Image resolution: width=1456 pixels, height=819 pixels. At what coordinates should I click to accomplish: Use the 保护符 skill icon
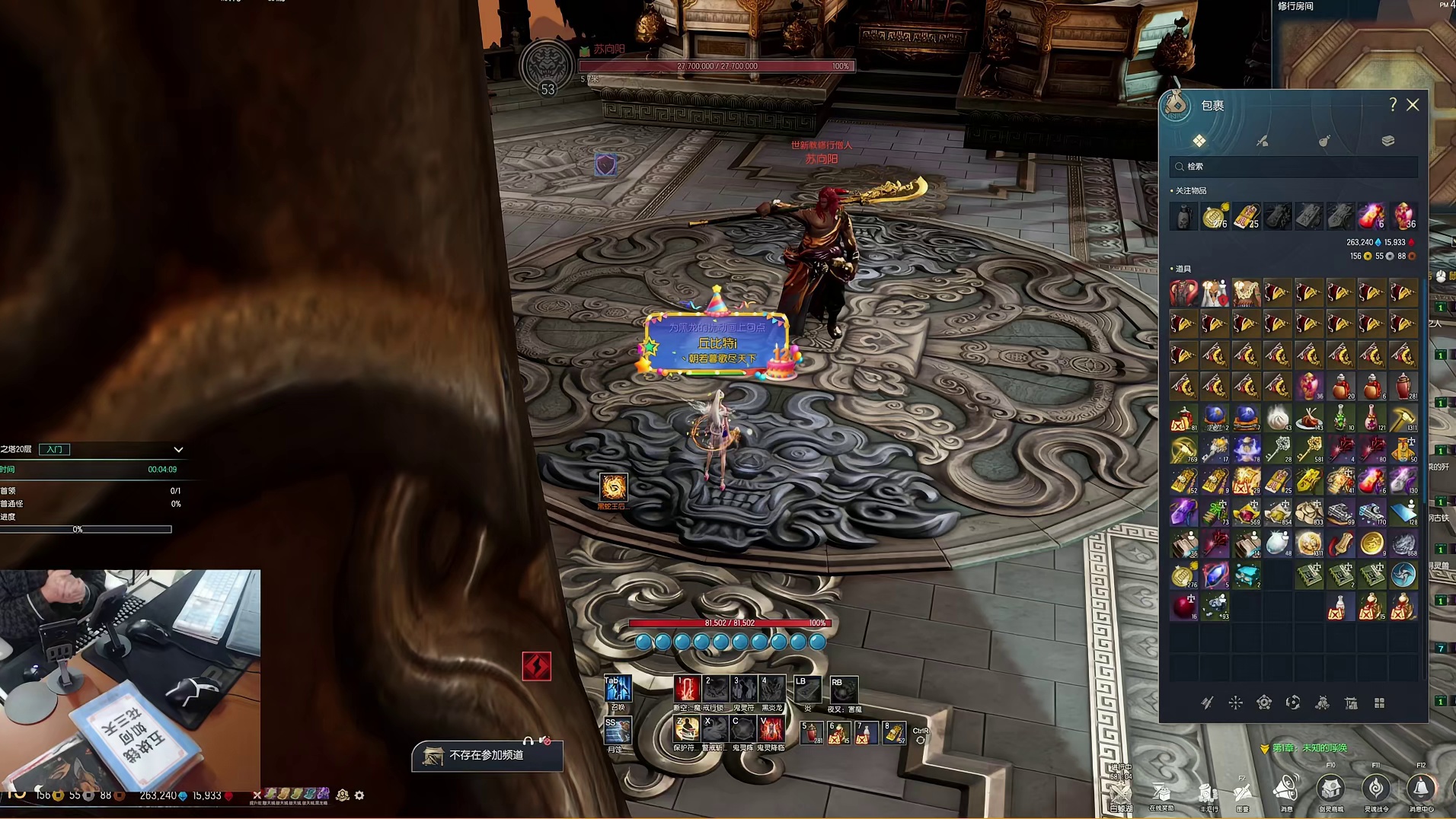686,729
